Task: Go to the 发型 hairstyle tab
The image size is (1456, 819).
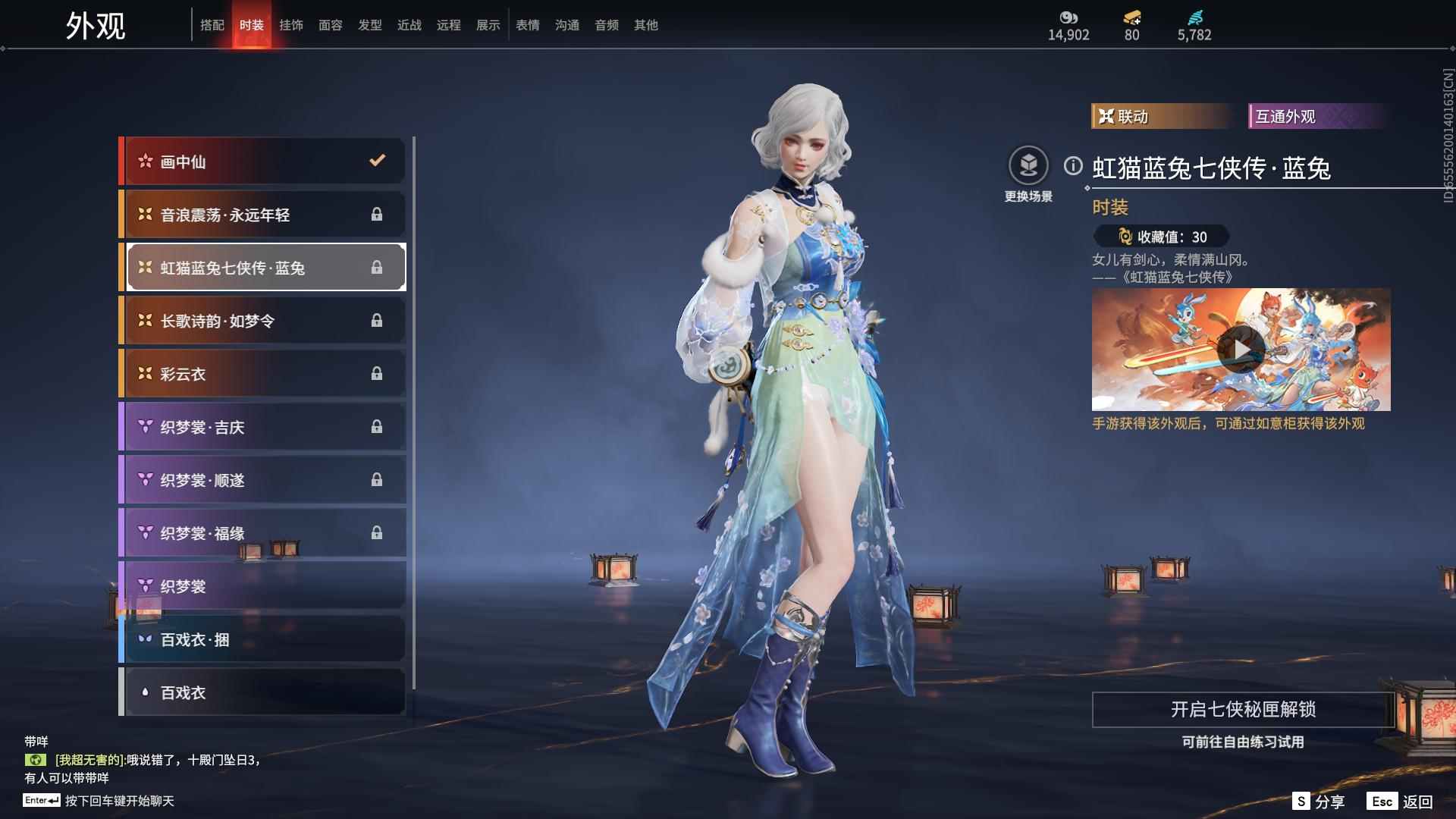Action: coord(370,25)
